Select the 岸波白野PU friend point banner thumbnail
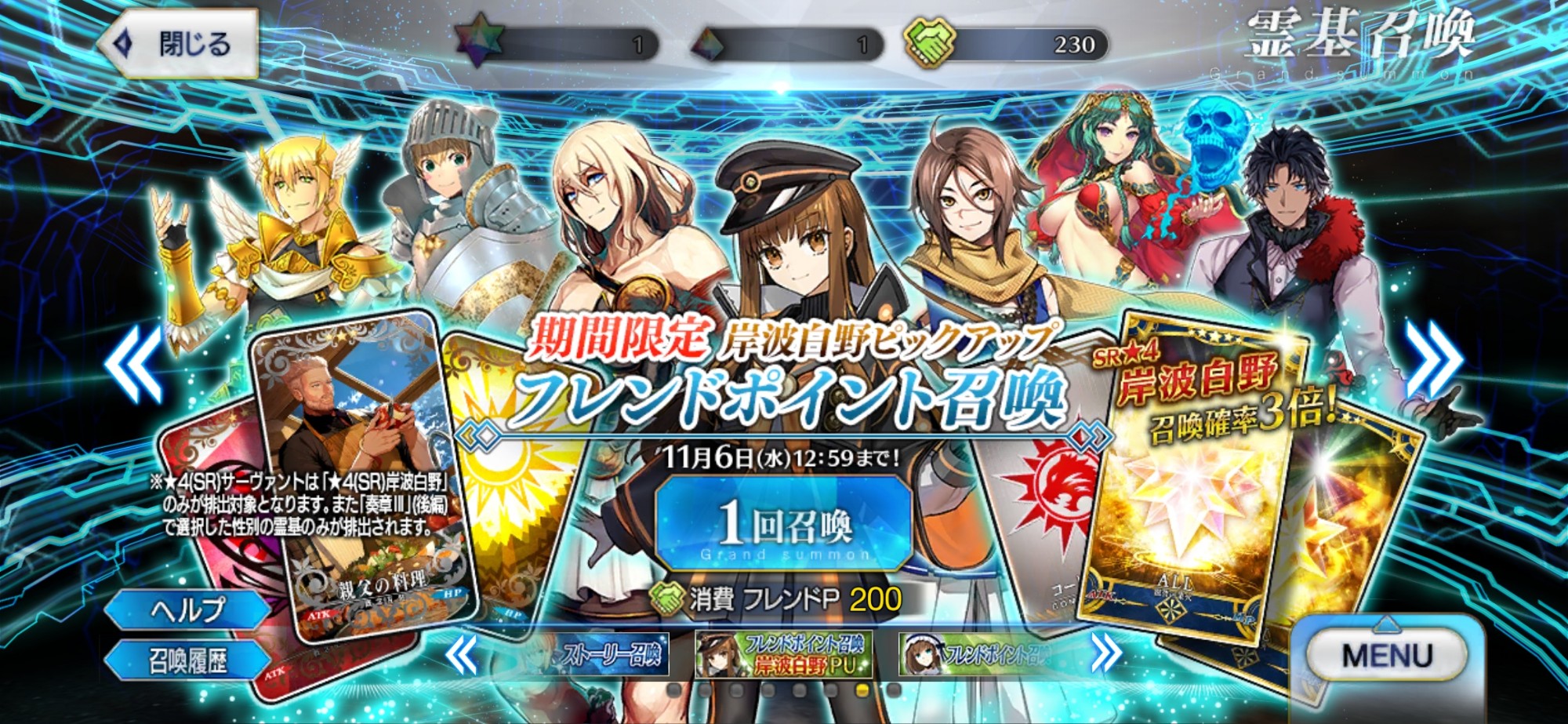The image size is (1568, 724). [x=783, y=654]
